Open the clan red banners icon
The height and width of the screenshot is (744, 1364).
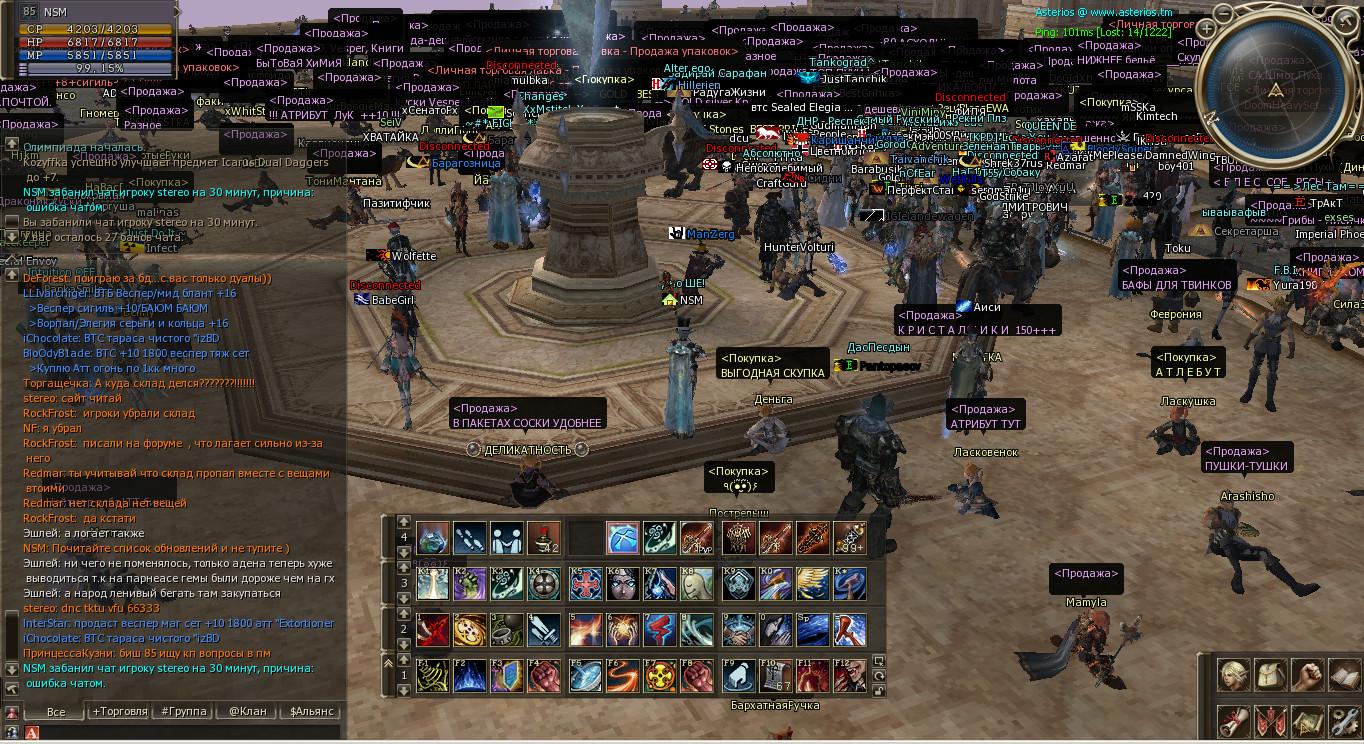click(1272, 720)
